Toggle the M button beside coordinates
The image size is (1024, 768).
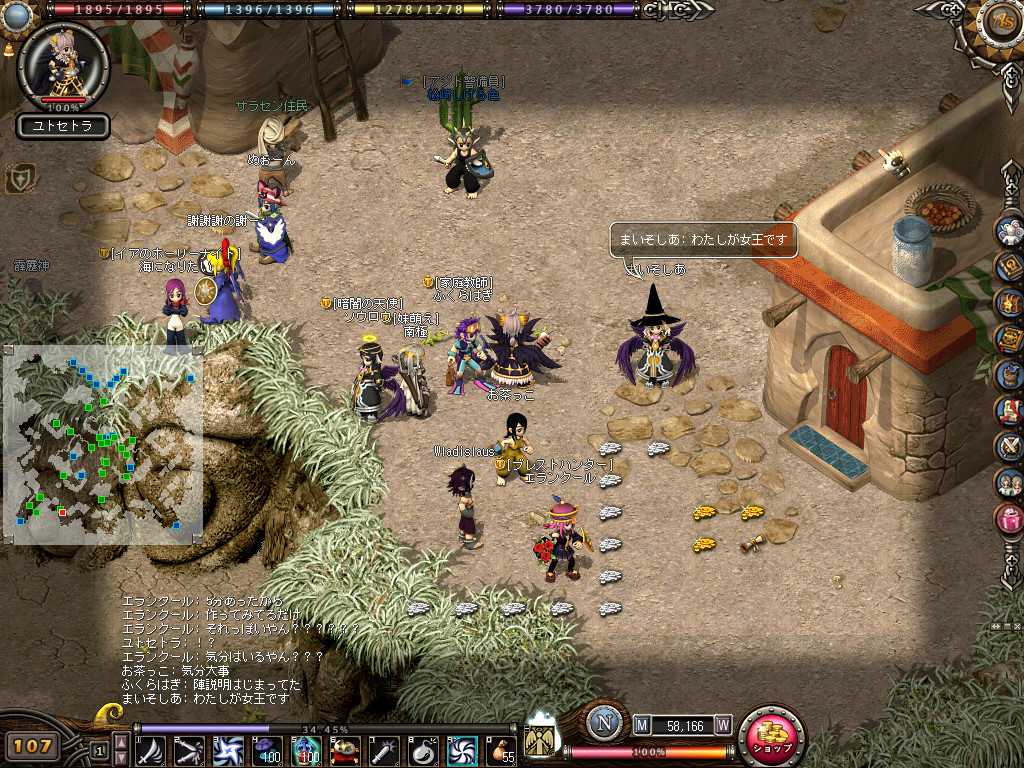click(x=641, y=726)
